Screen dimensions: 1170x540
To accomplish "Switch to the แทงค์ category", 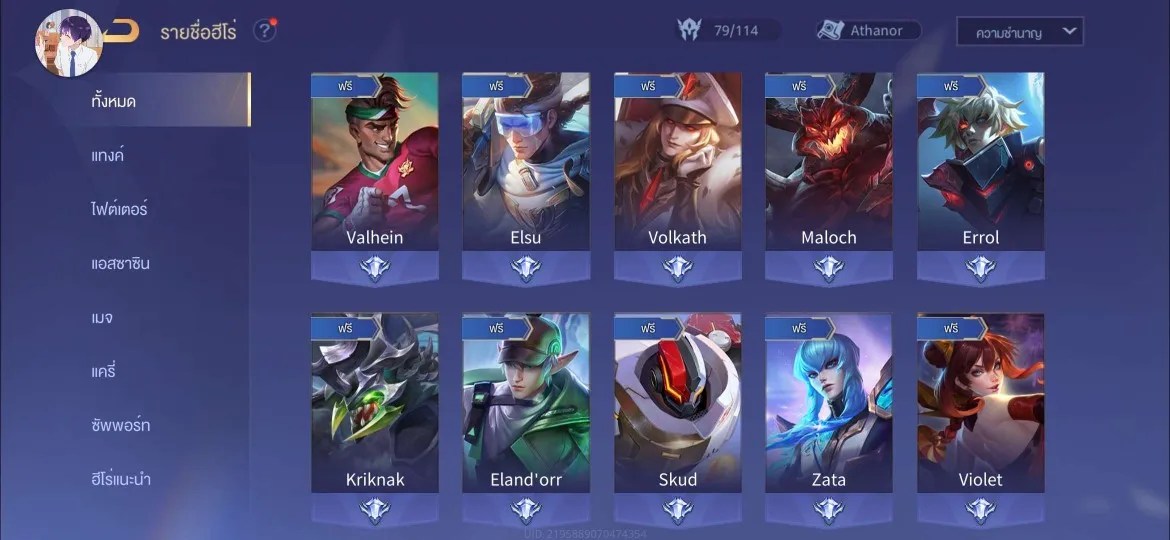I will (x=108, y=155).
